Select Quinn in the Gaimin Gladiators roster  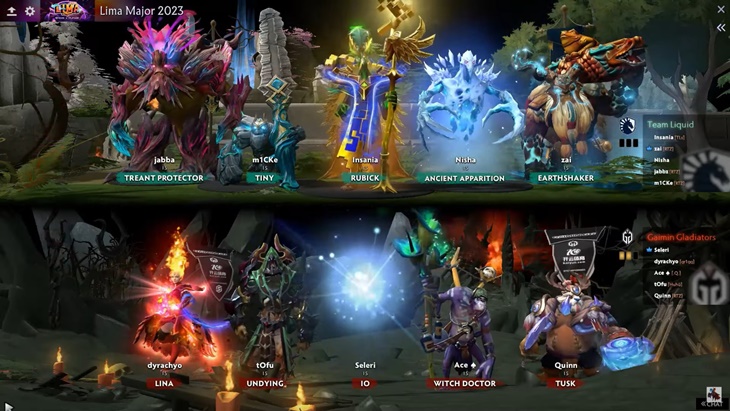[x=662, y=296]
